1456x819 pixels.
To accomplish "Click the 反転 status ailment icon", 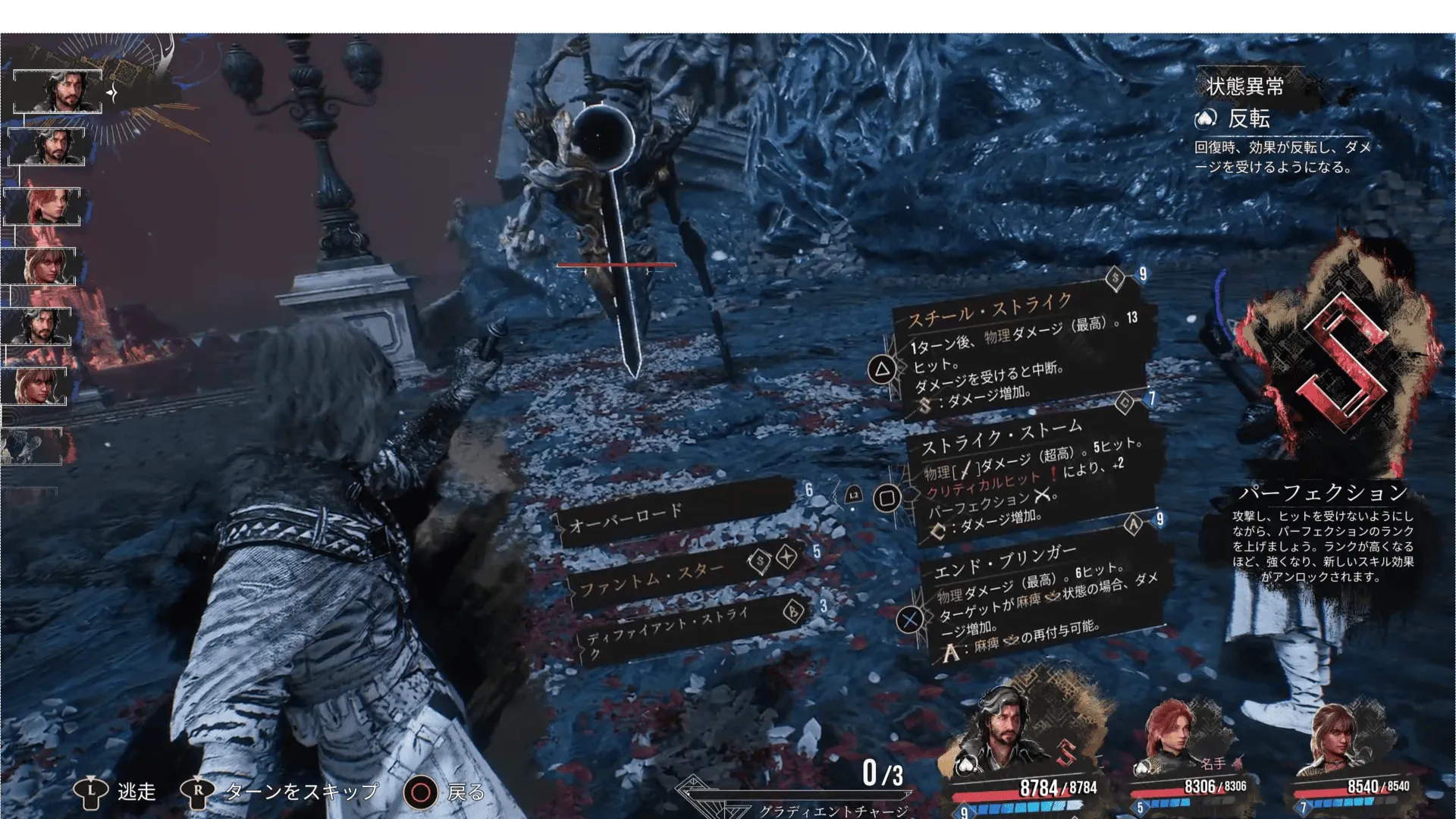I will (1206, 118).
